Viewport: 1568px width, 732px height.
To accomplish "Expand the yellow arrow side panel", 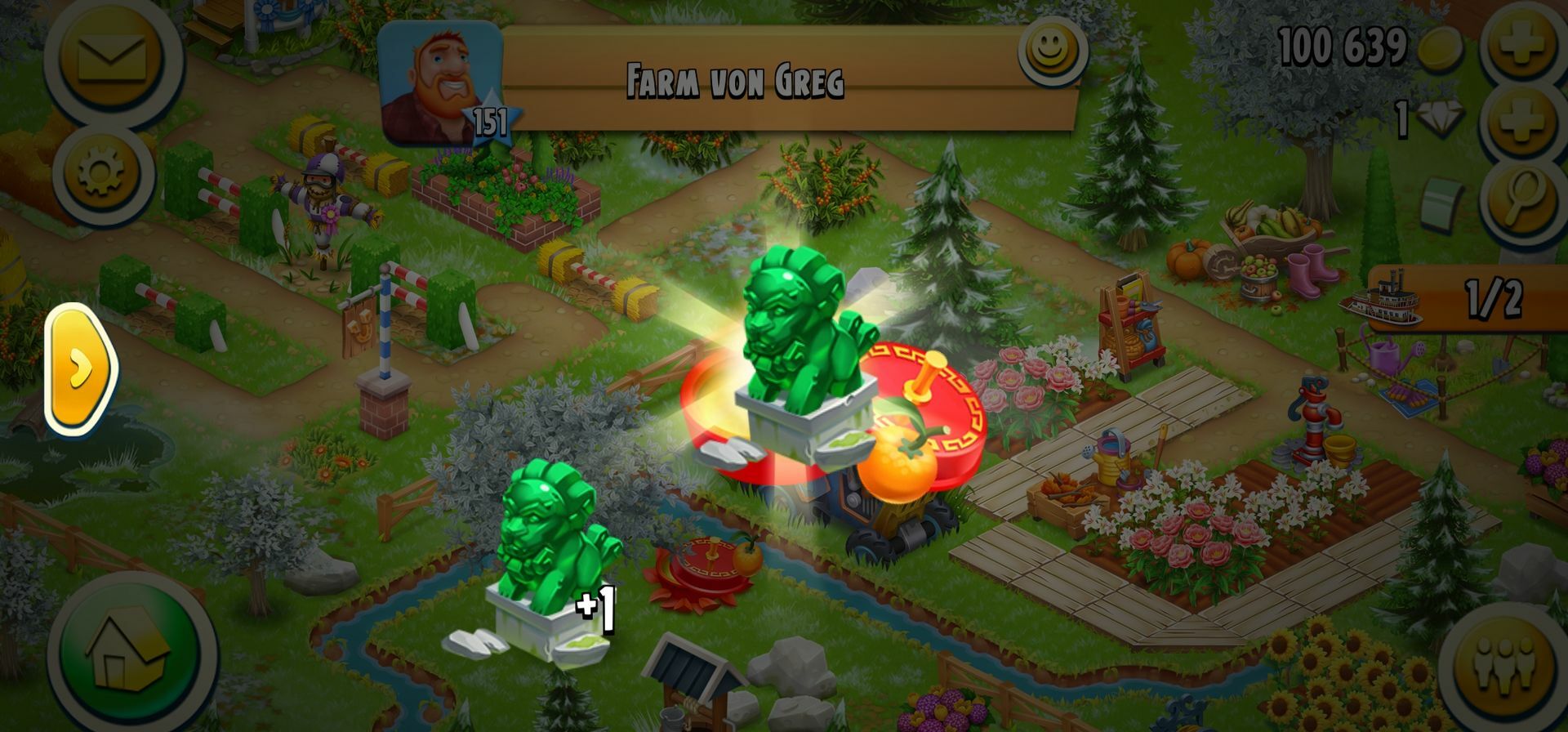I will [x=79, y=369].
